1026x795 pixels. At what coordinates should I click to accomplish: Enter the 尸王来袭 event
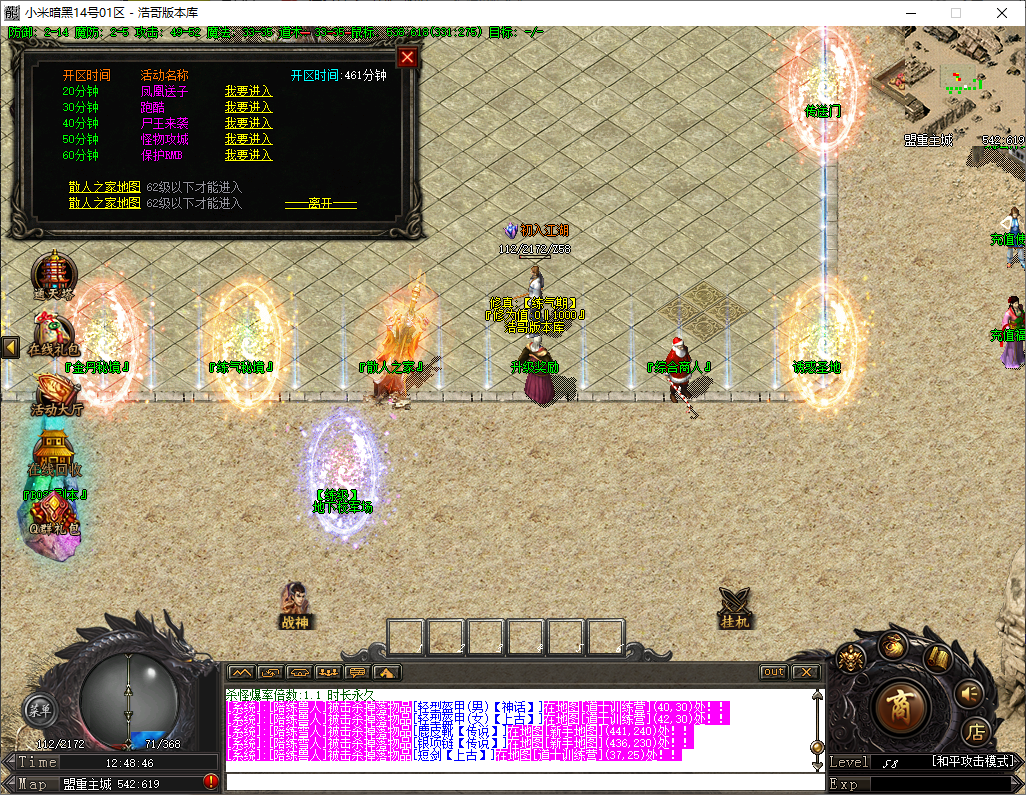[248, 123]
